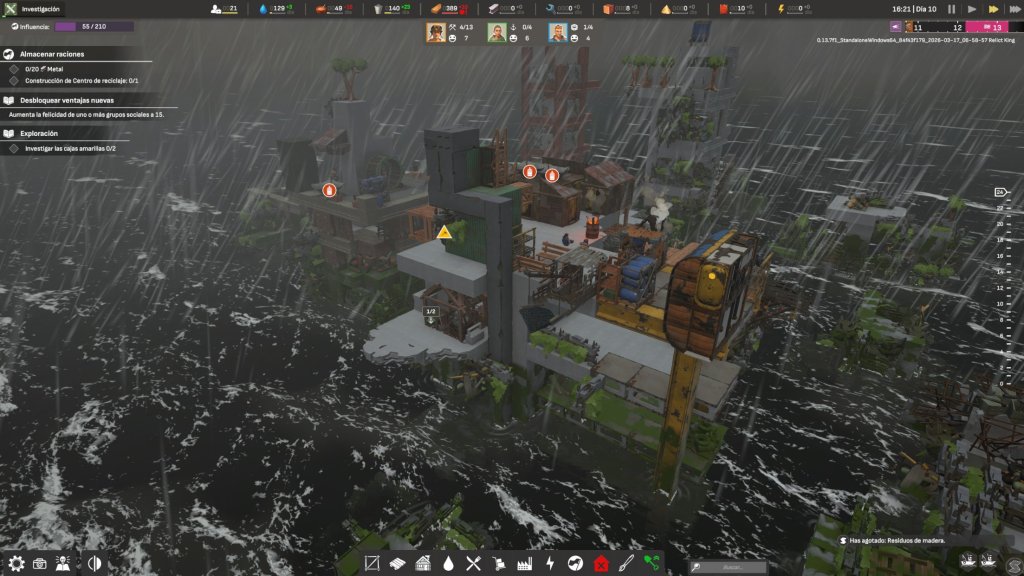Activate the camera photo mode
1024x576 pixels.
coord(40,564)
